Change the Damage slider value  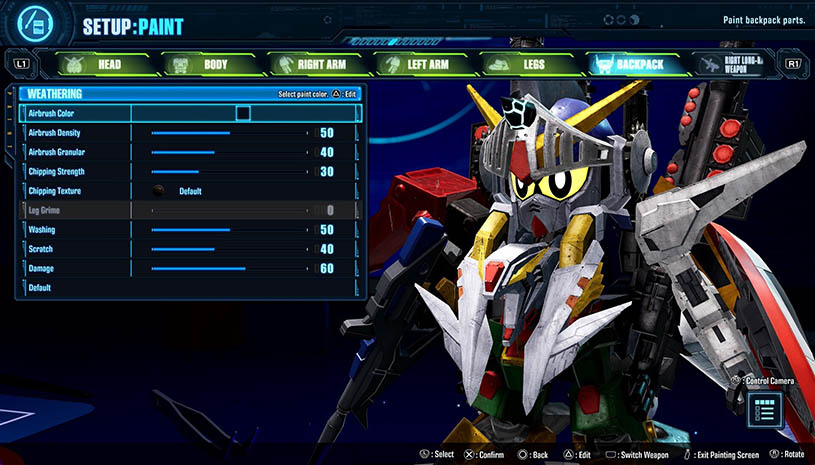click(x=230, y=269)
